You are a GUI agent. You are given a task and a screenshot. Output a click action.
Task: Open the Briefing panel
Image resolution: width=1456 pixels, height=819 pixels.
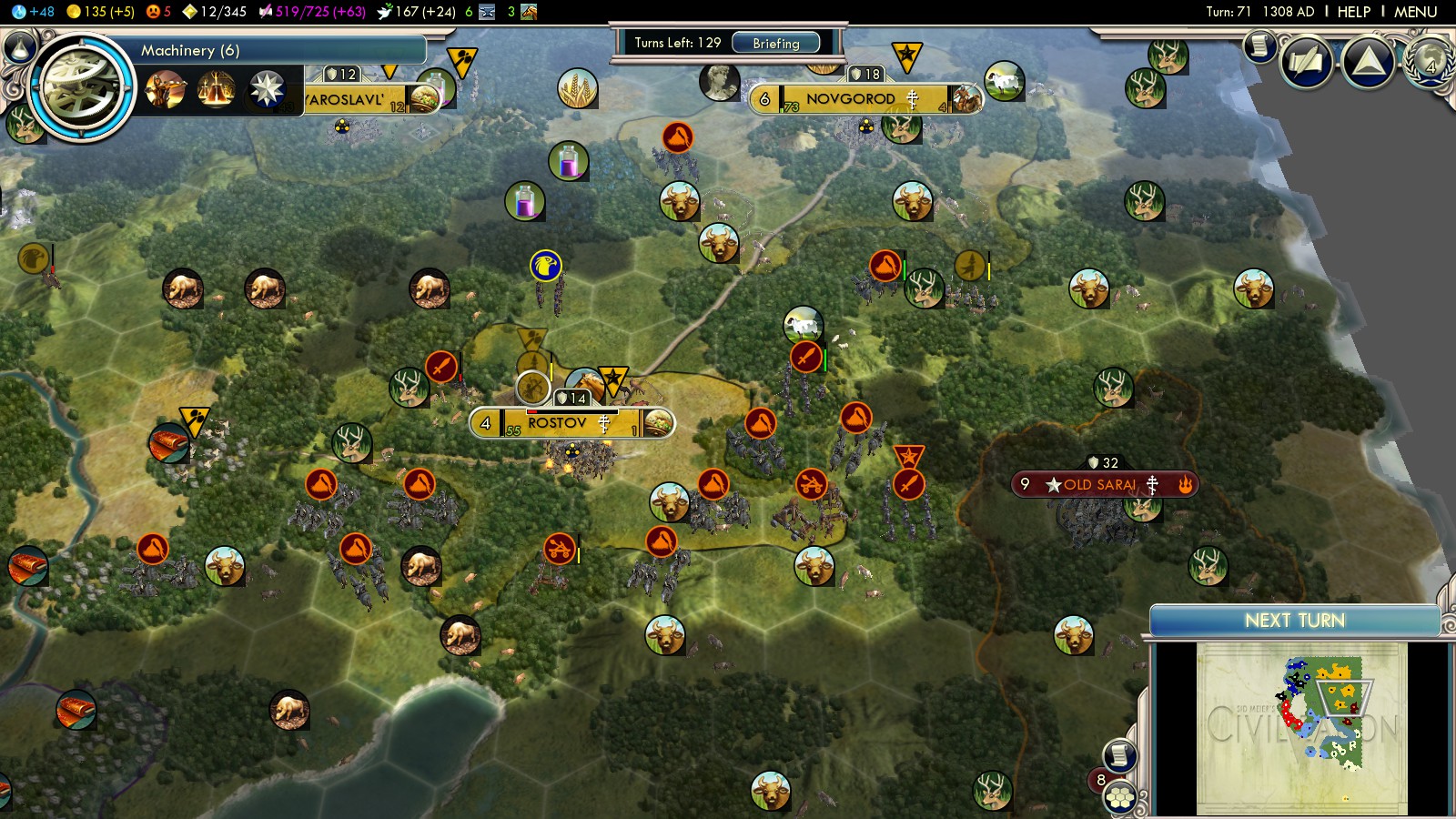coord(775,43)
